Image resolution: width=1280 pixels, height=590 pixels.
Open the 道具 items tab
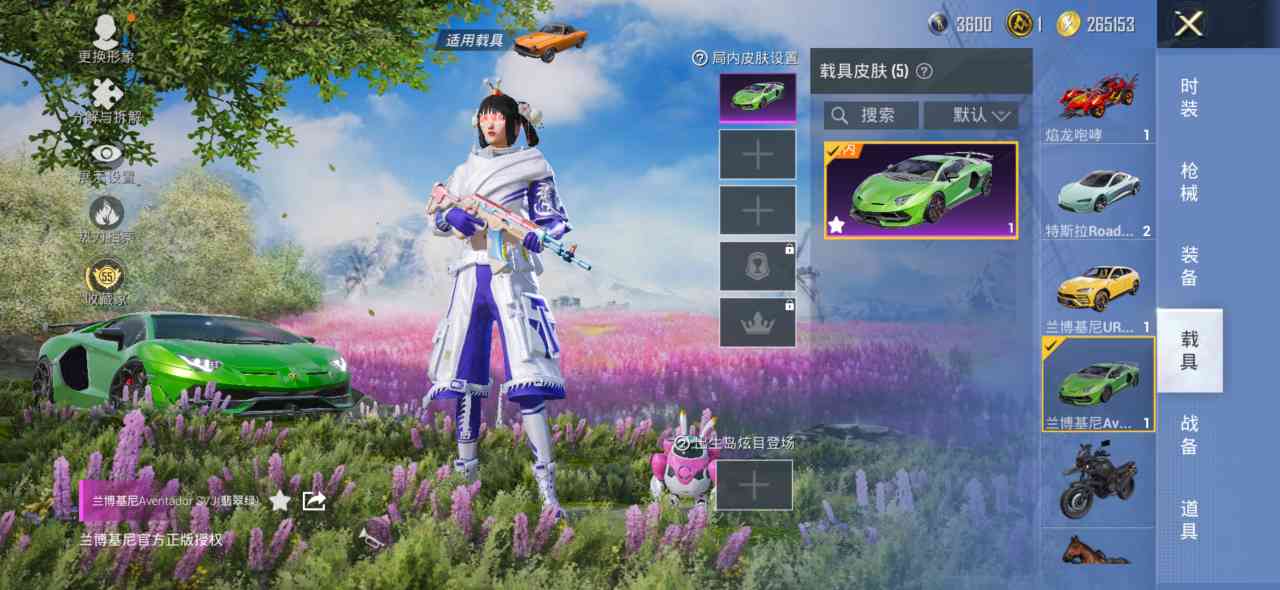(1189, 519)
